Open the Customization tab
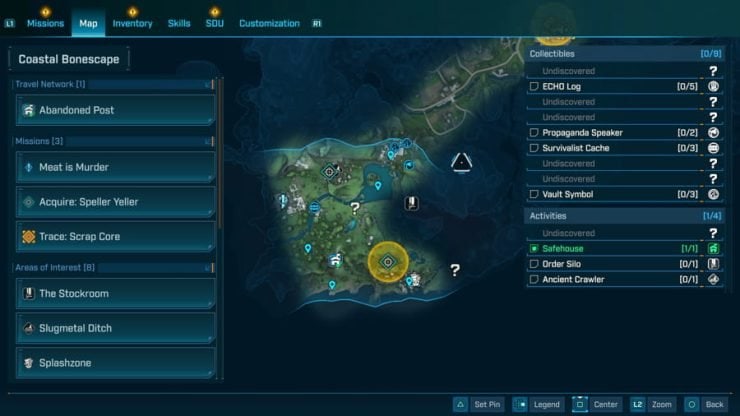The image size is (740, 416). pos(269,23)
